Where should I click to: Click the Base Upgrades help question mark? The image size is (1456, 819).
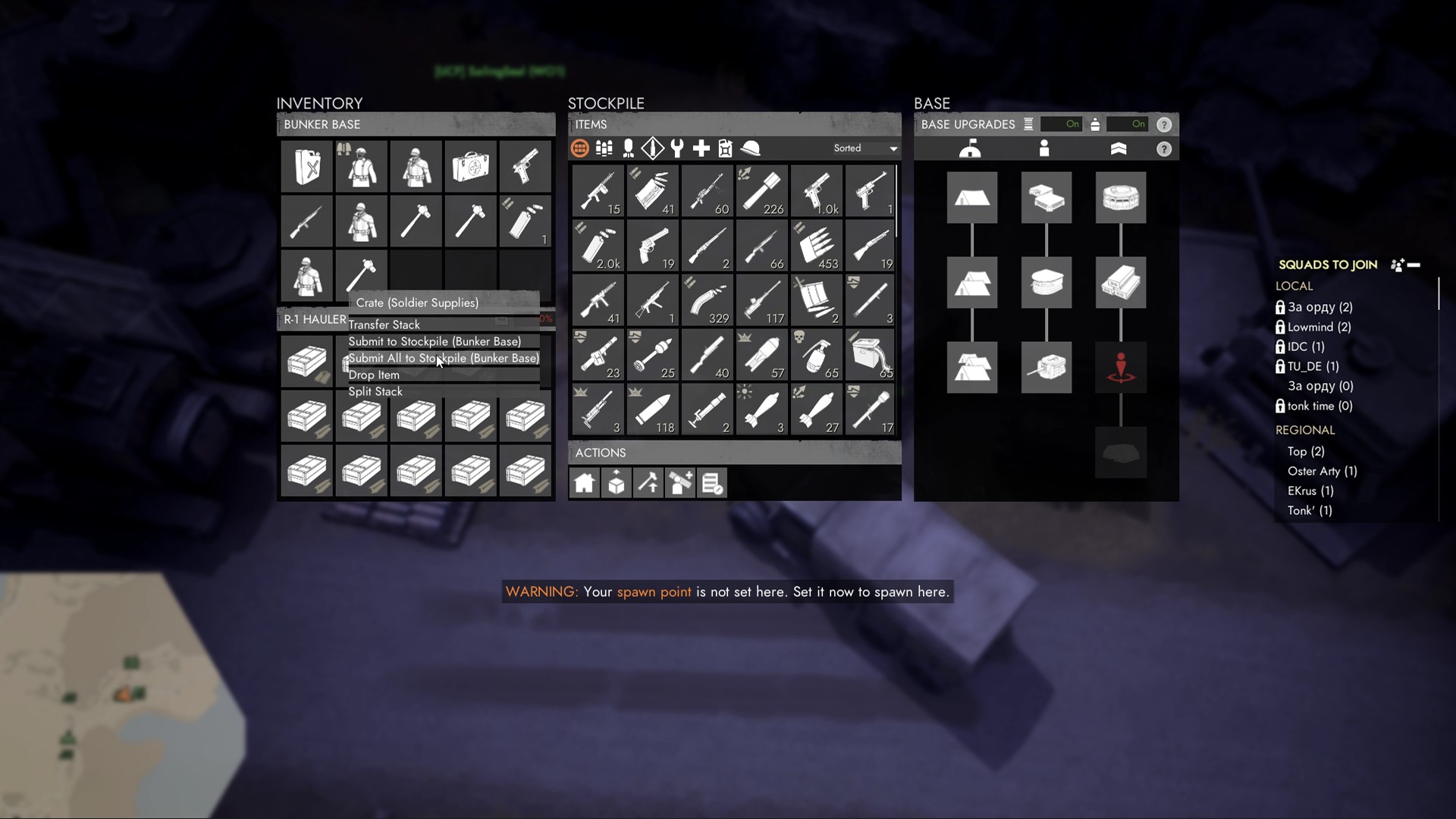coord(1166,124)
